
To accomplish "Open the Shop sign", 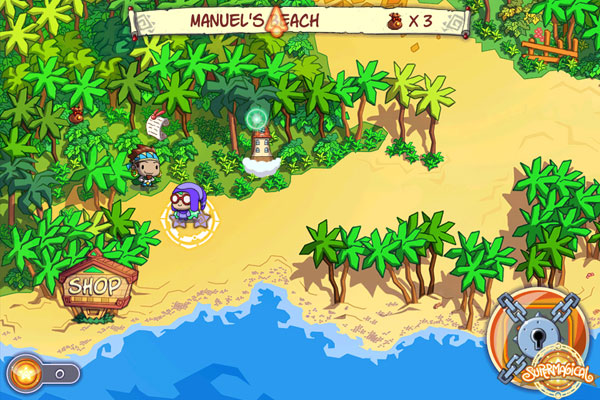I will tap(94, 286).
